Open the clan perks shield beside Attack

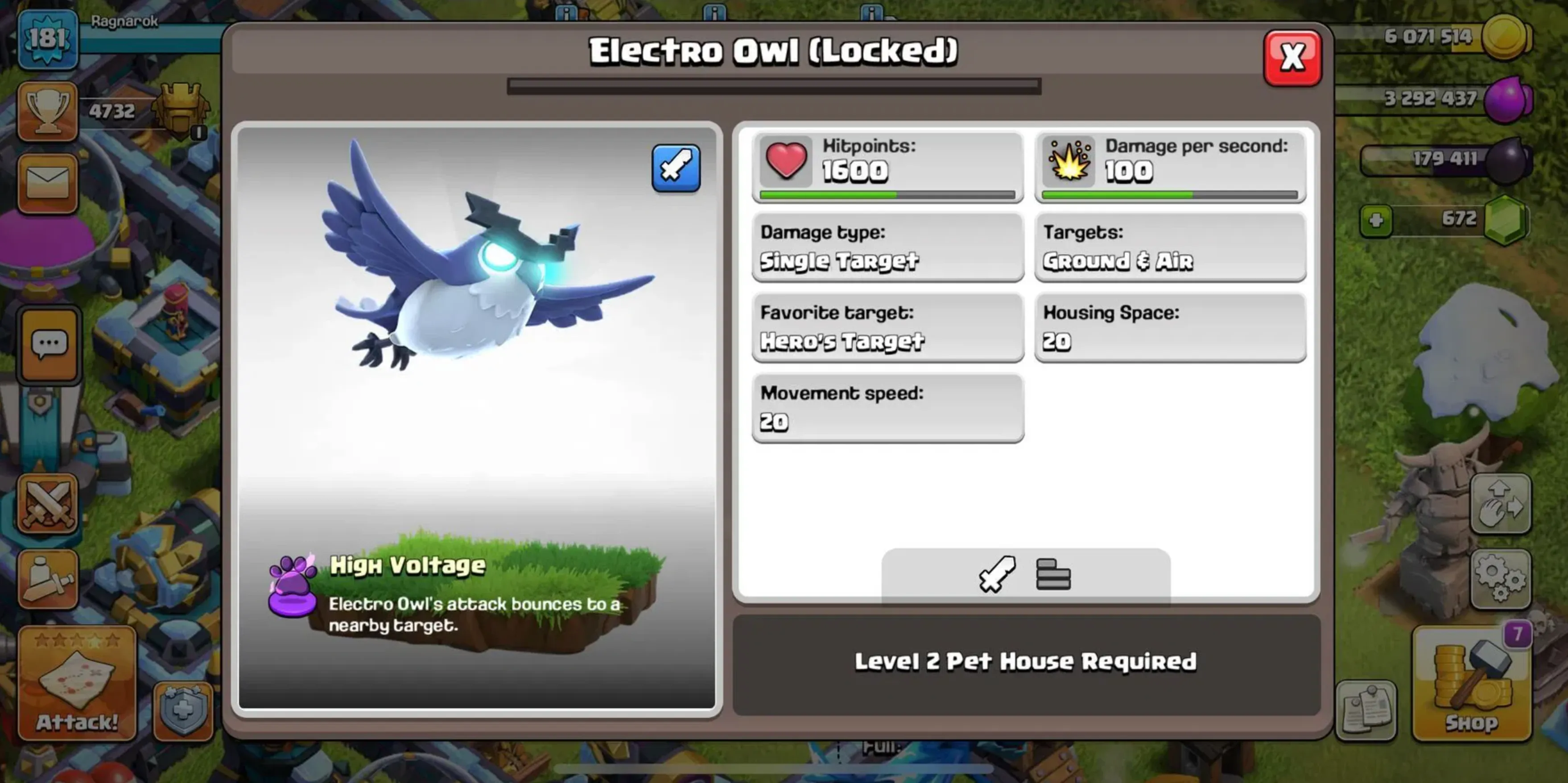tap(182, 710)
